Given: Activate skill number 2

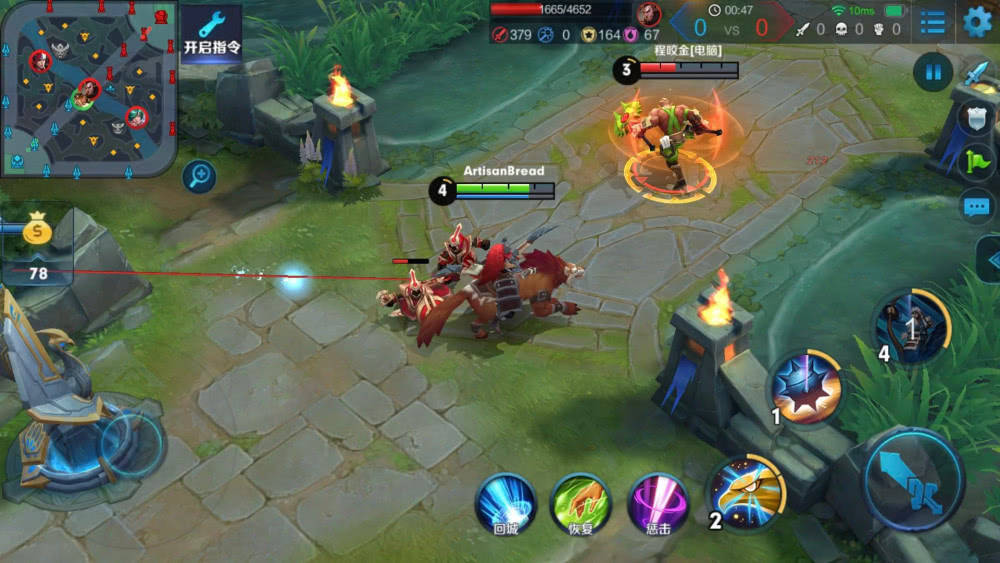Looking at the screenshot, I should (x=746, y=491).
